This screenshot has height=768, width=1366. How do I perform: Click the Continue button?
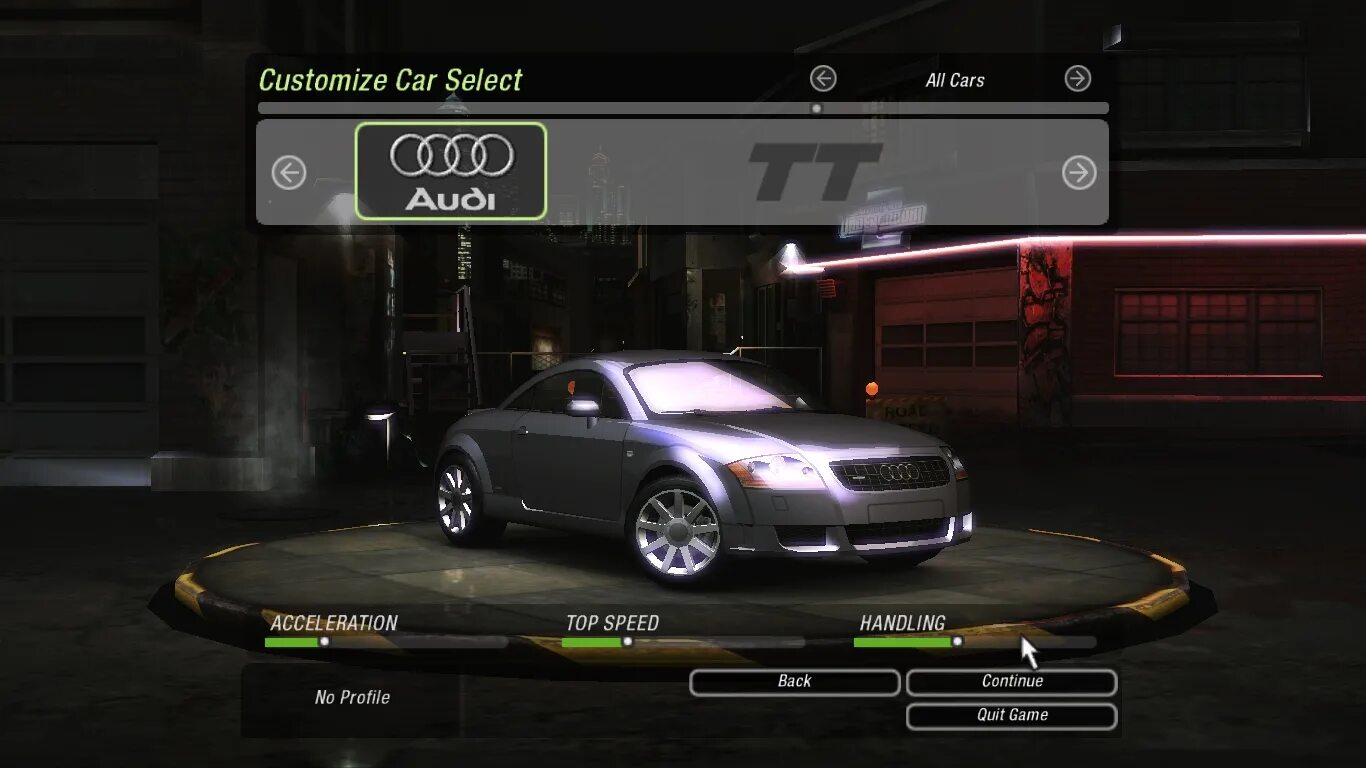pyautogui.click(x=1011, y=682)
